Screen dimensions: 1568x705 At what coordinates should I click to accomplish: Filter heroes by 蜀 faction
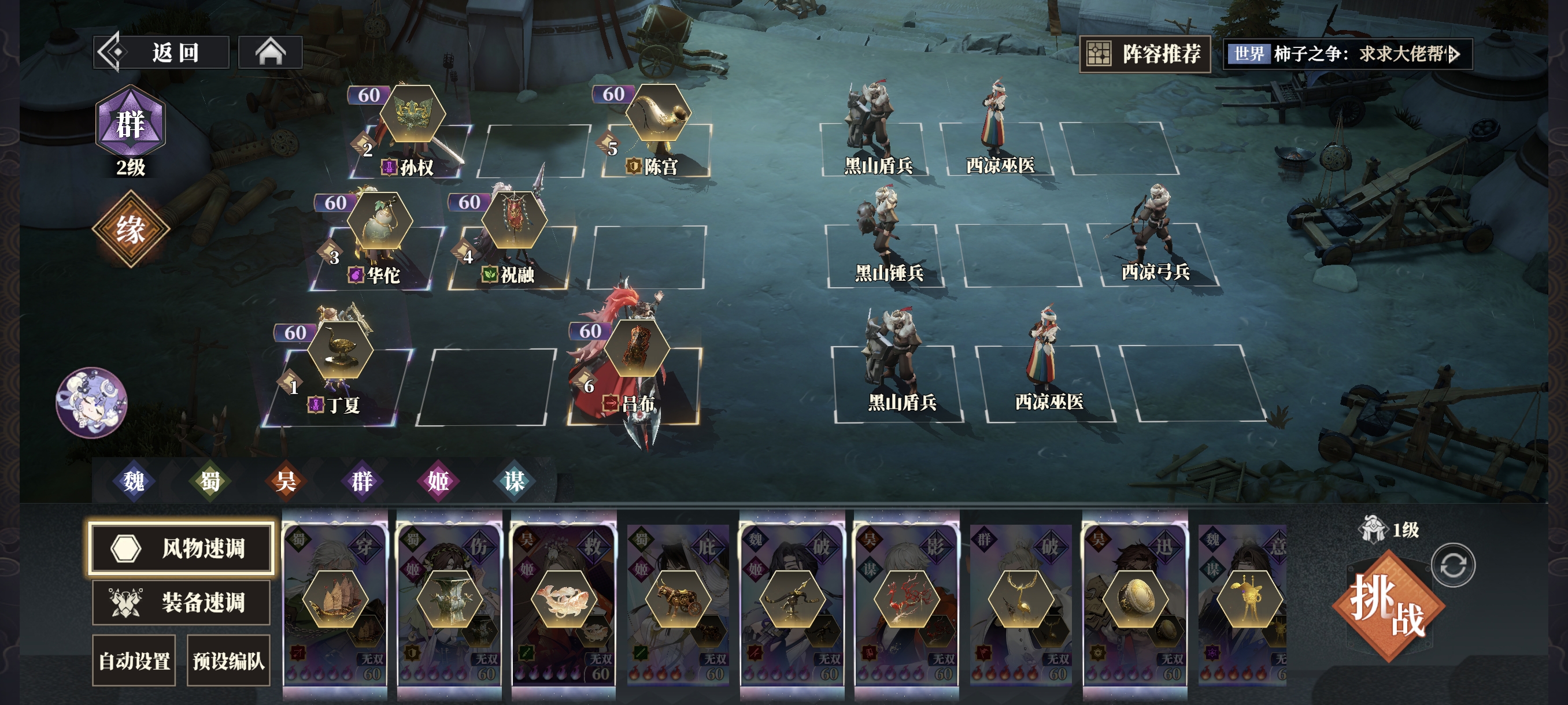[210, 481]
